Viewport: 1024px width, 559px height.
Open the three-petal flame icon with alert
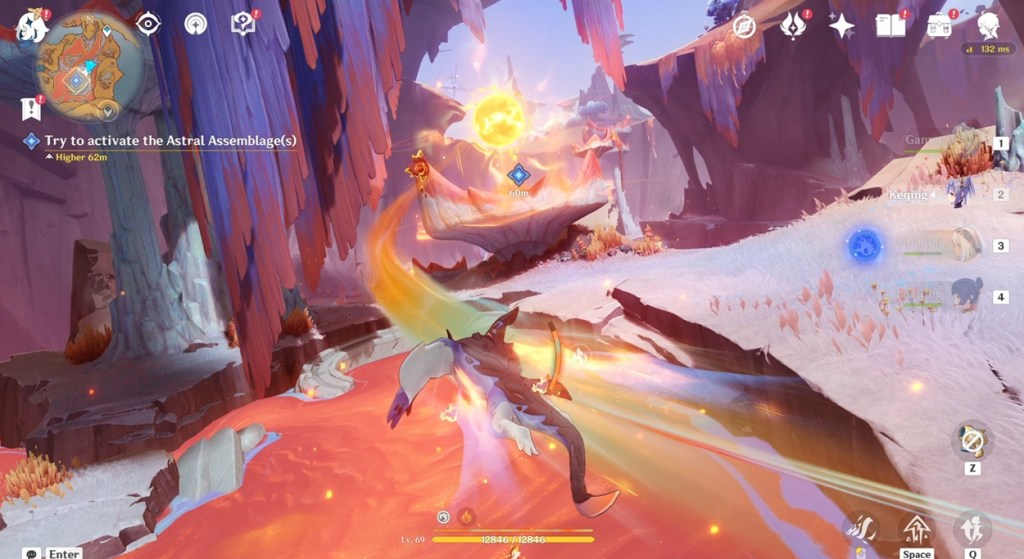click(x=793, y=26)
